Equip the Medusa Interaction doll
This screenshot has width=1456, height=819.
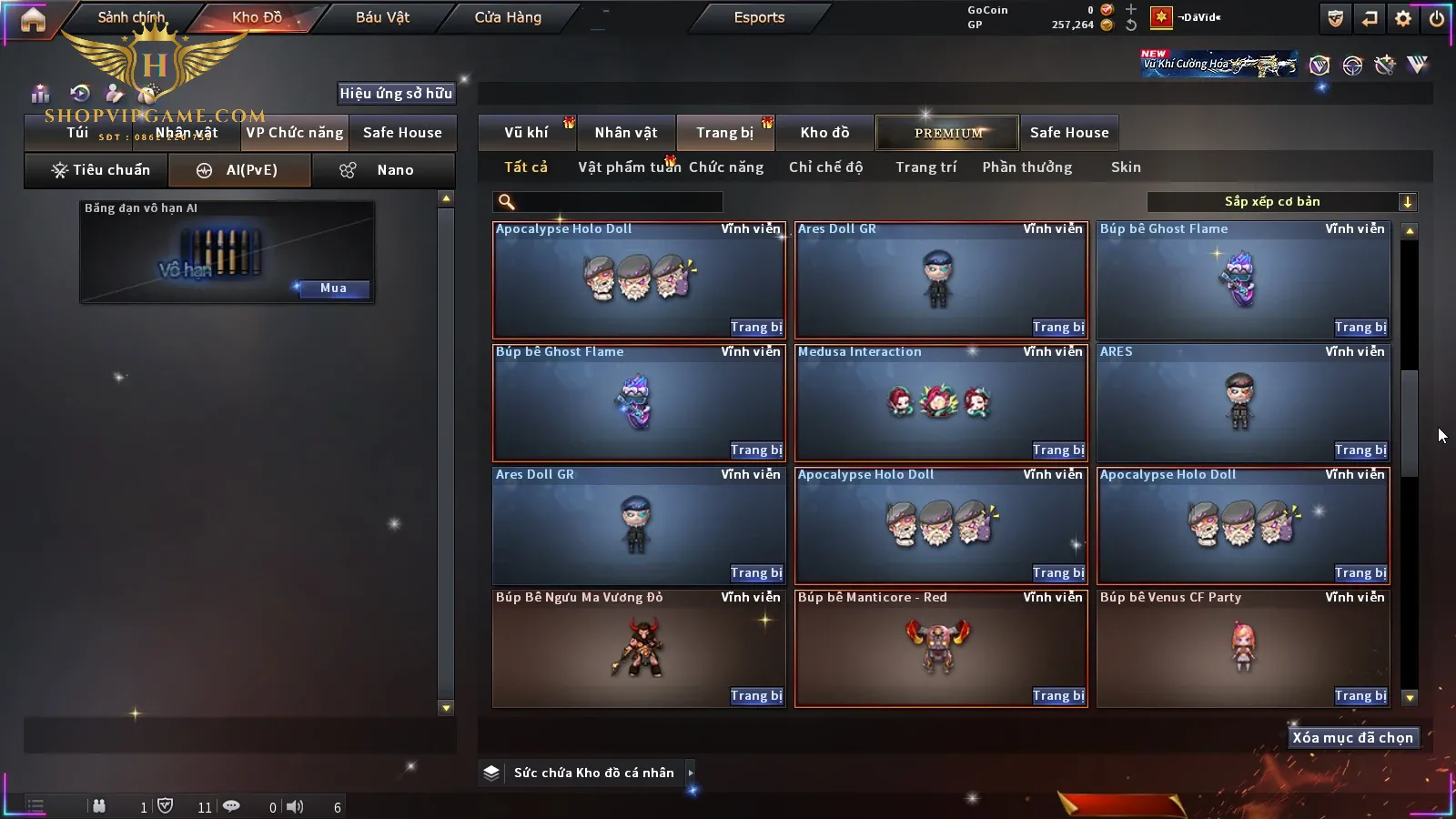[x=1058, y=450]
